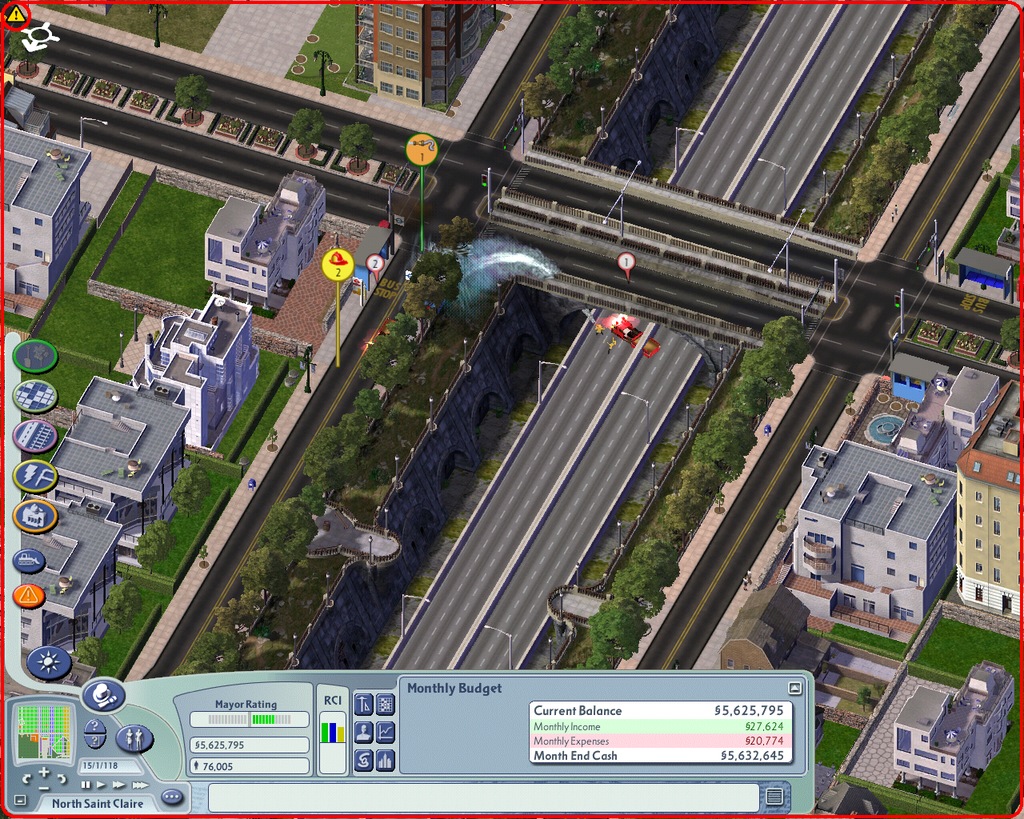This screenshot has height=819, width=1024.
Task: Open the landscaping tools menu
Action: (x=35, y=355)
